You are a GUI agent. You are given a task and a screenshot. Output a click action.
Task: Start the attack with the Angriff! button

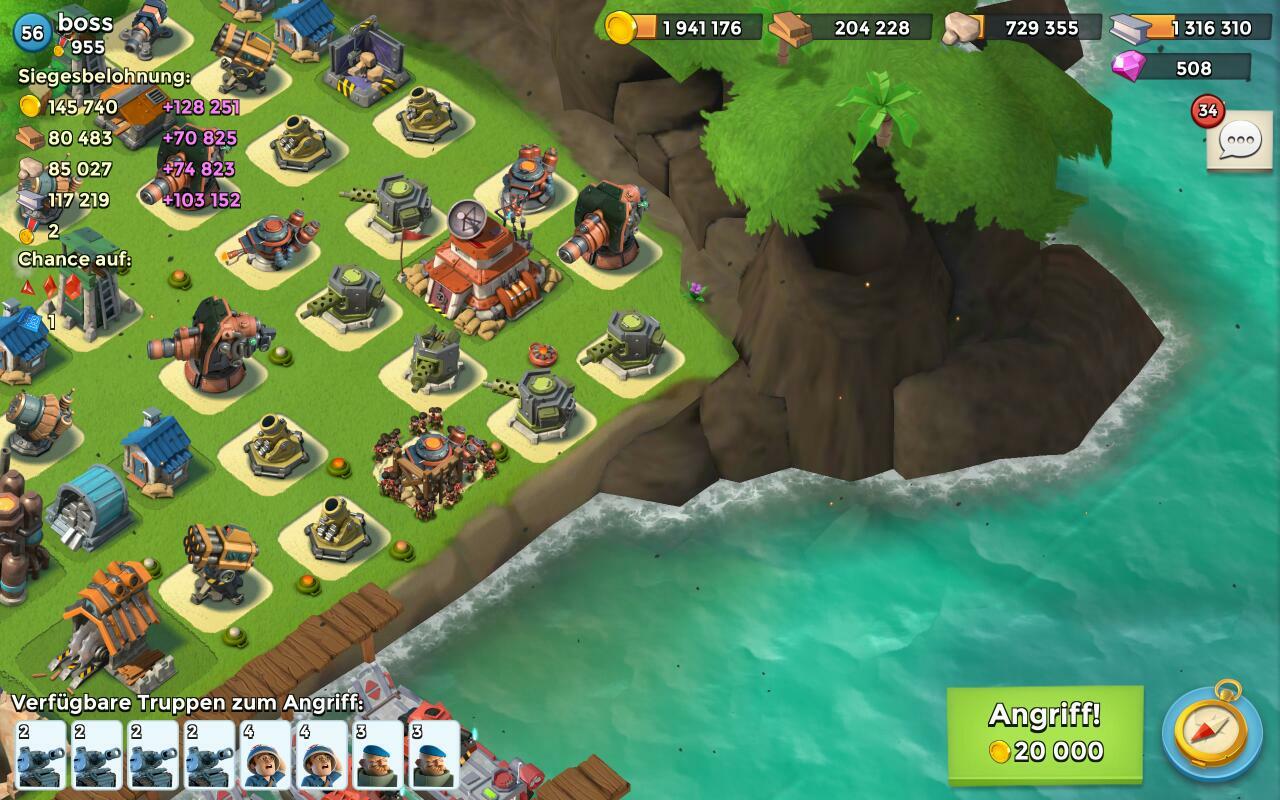[1045, 733]
